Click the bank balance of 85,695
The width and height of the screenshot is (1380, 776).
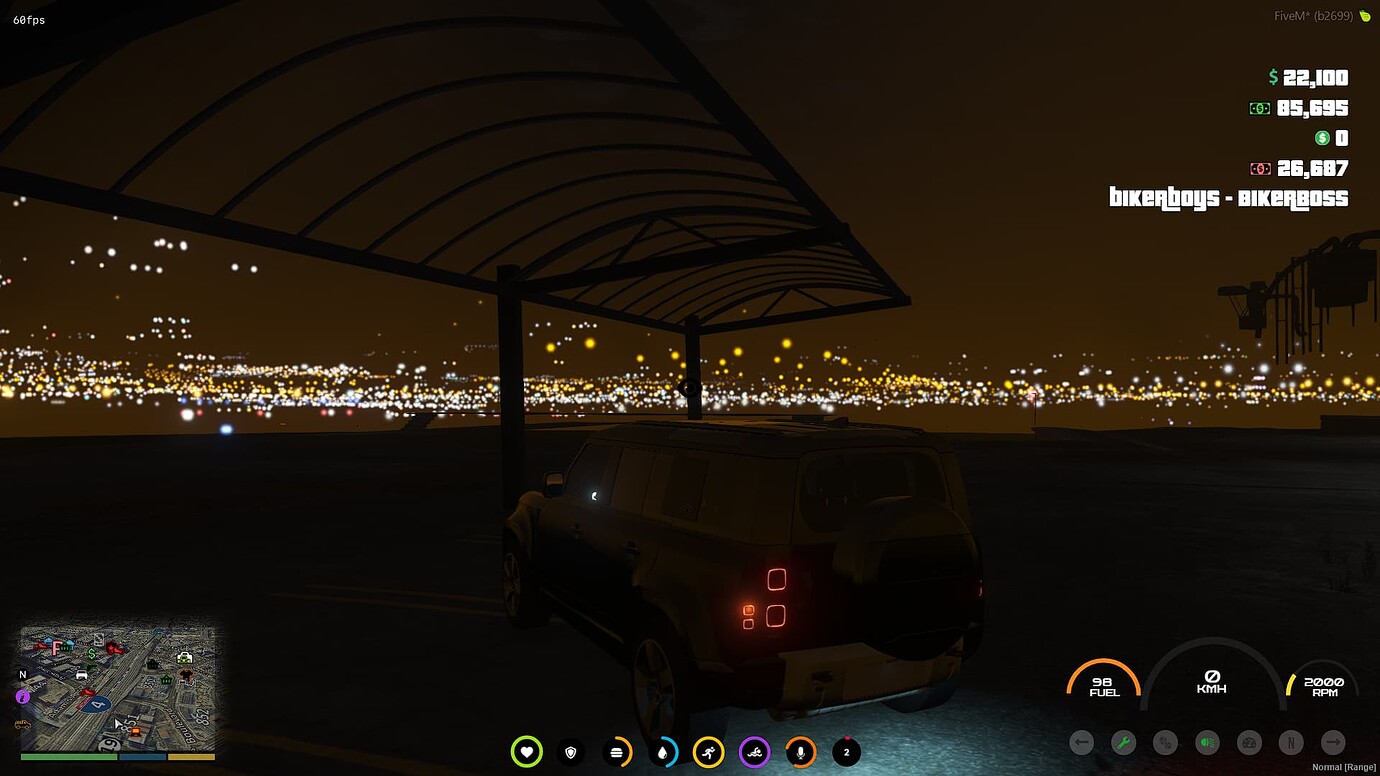(x=1313, y=108)
